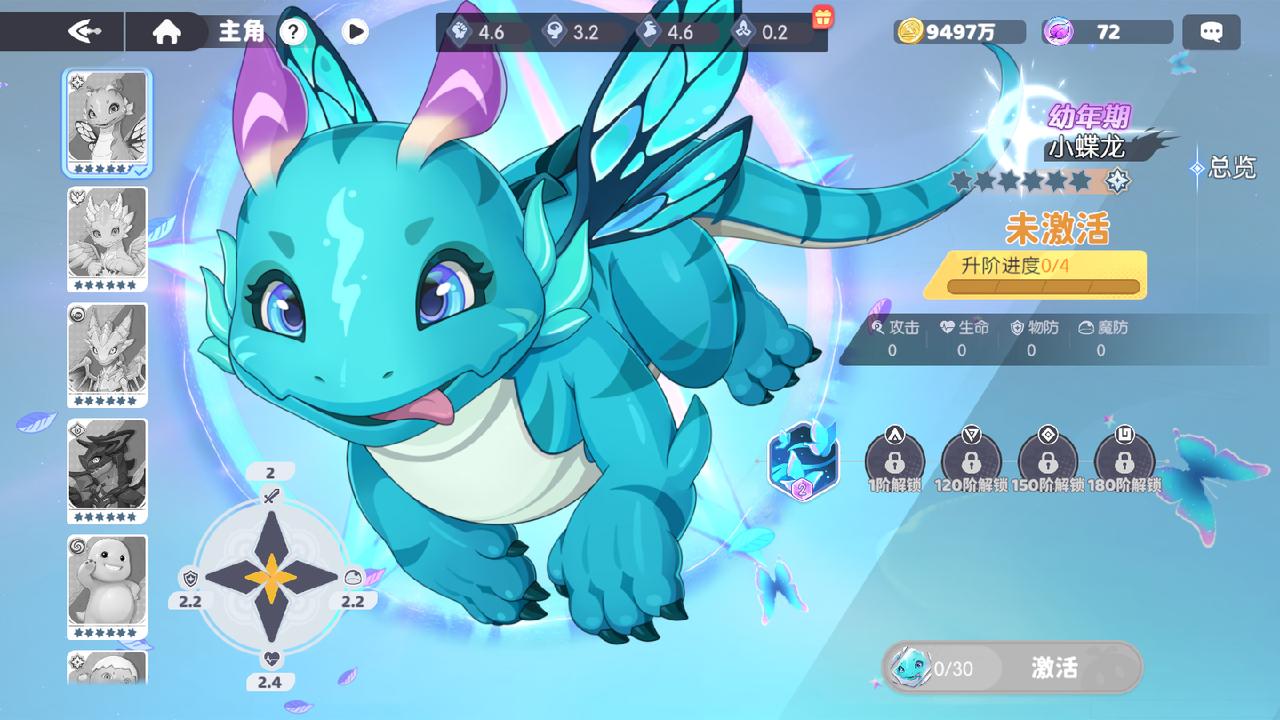Select the blue butterfly dragon portrait
Image resolution: width=1280 pixels, height=720 pixels.
click(x=107, y=120)
